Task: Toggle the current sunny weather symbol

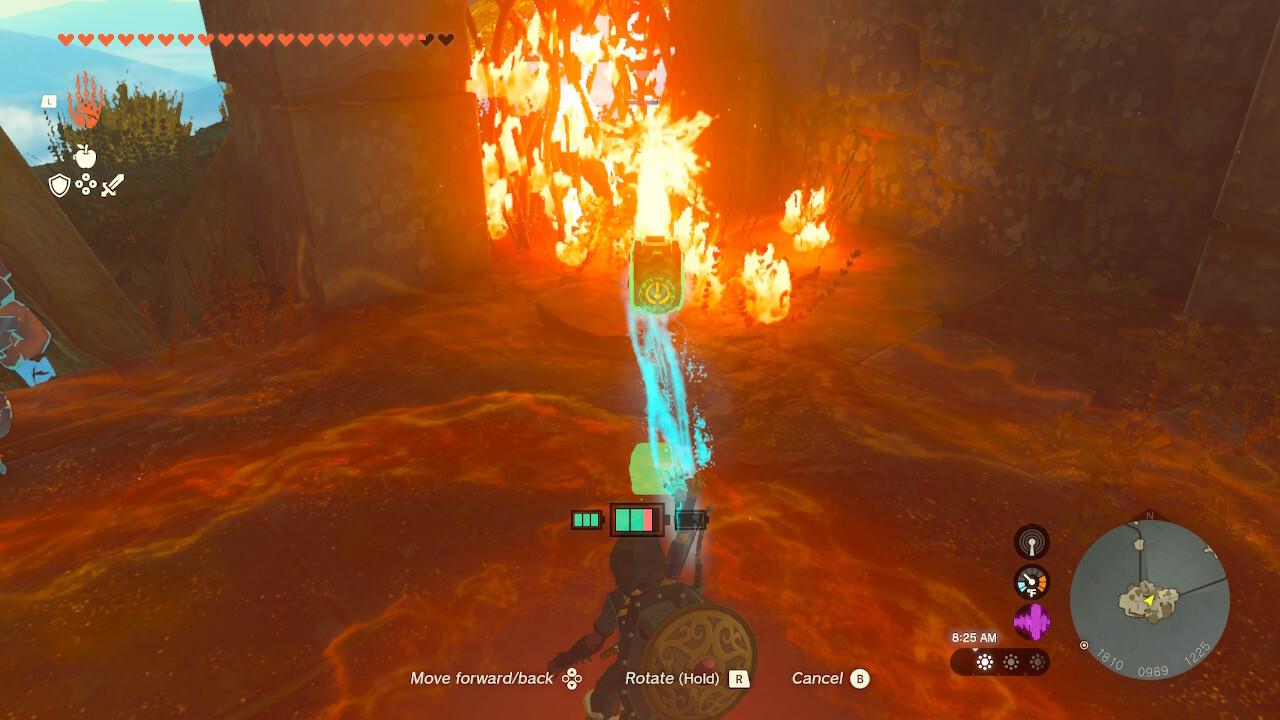Action: click(986, 662)
